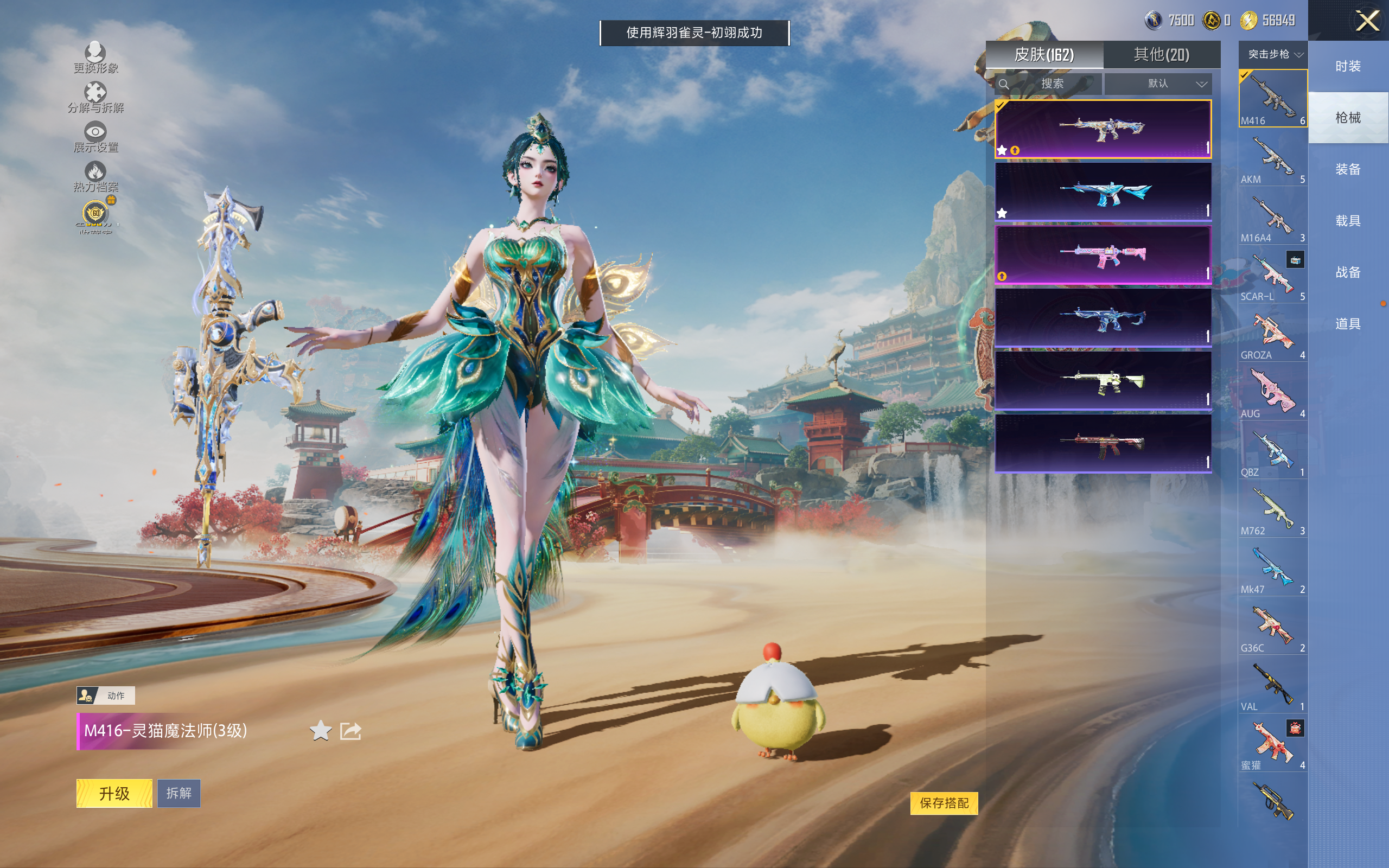Viewport: 1389px width, 868px height.
Task: Choose the SCAR-L weapon entry
Action: tap(1272, 276)
